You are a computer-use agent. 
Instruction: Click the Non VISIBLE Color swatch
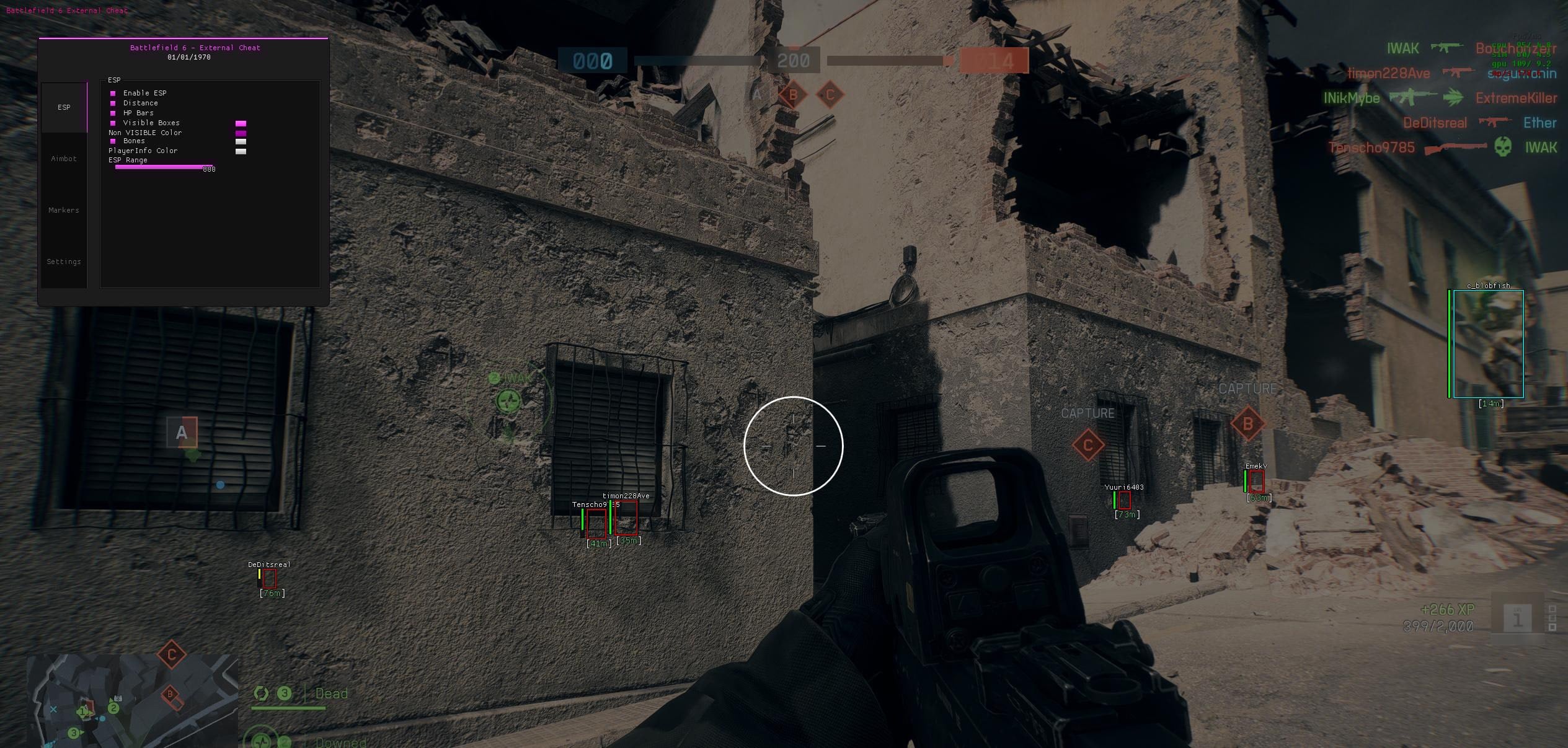pyautogui.click(x=241, y=132)
